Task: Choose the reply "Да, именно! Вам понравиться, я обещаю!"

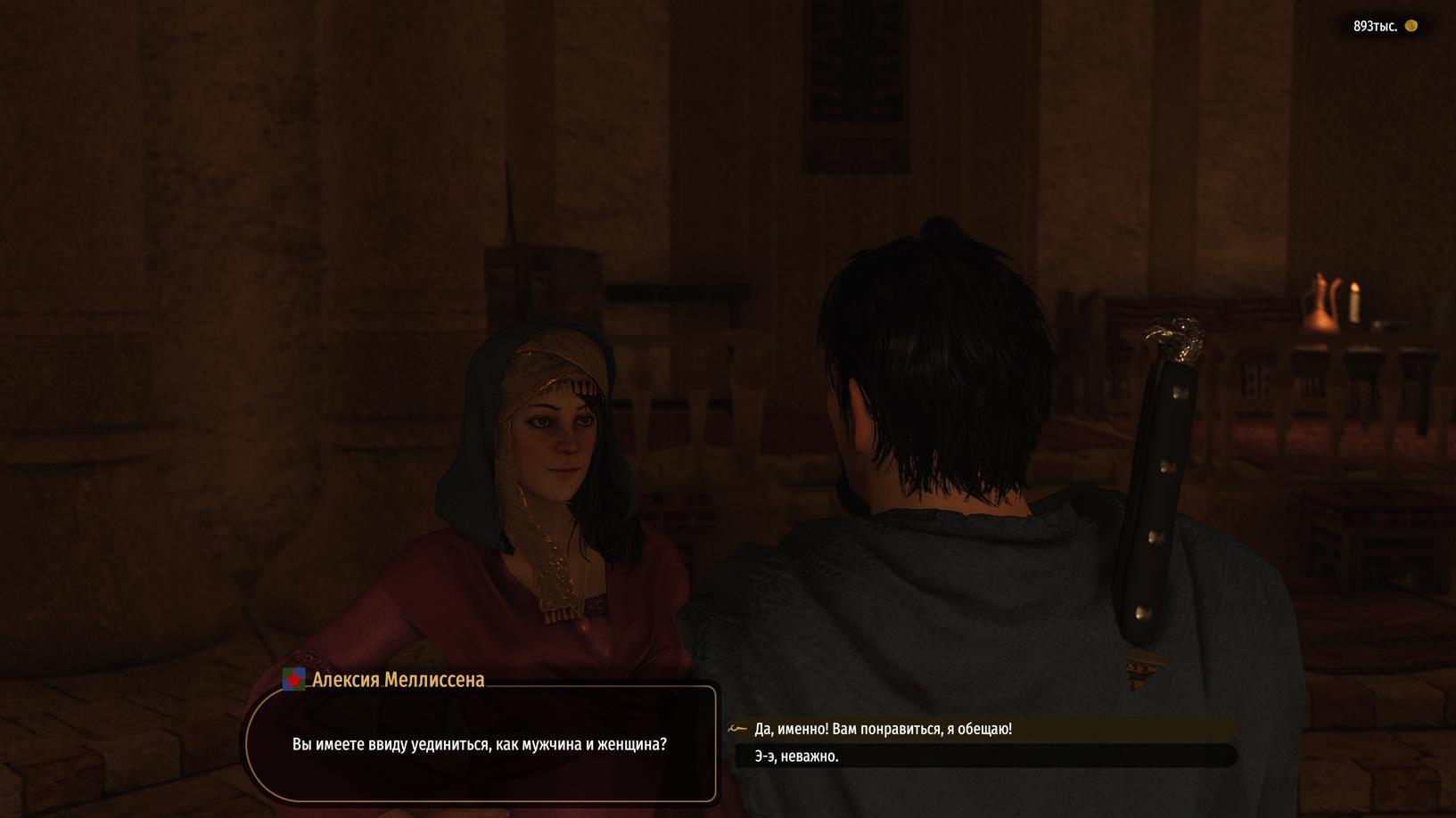Action: 883,729
